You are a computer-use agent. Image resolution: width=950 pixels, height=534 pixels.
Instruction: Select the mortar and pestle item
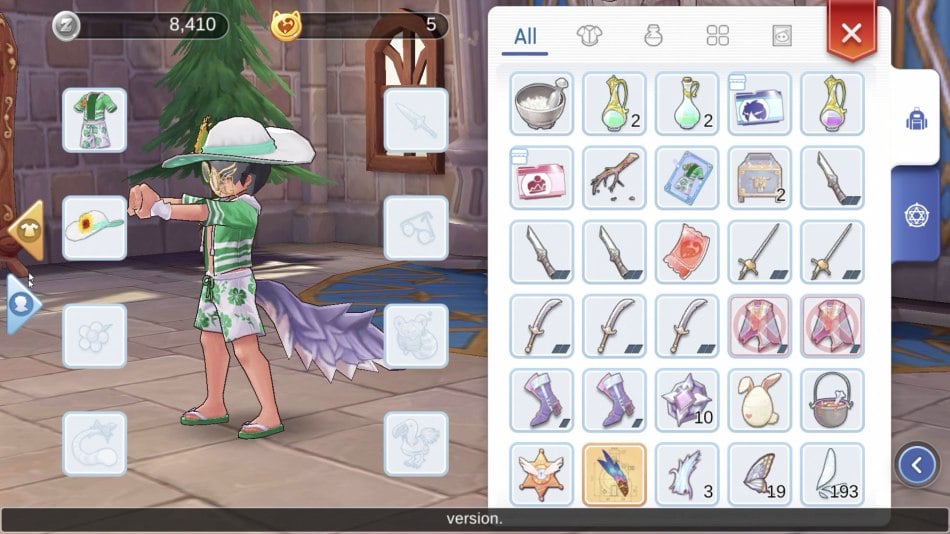(x=541, y=103)
